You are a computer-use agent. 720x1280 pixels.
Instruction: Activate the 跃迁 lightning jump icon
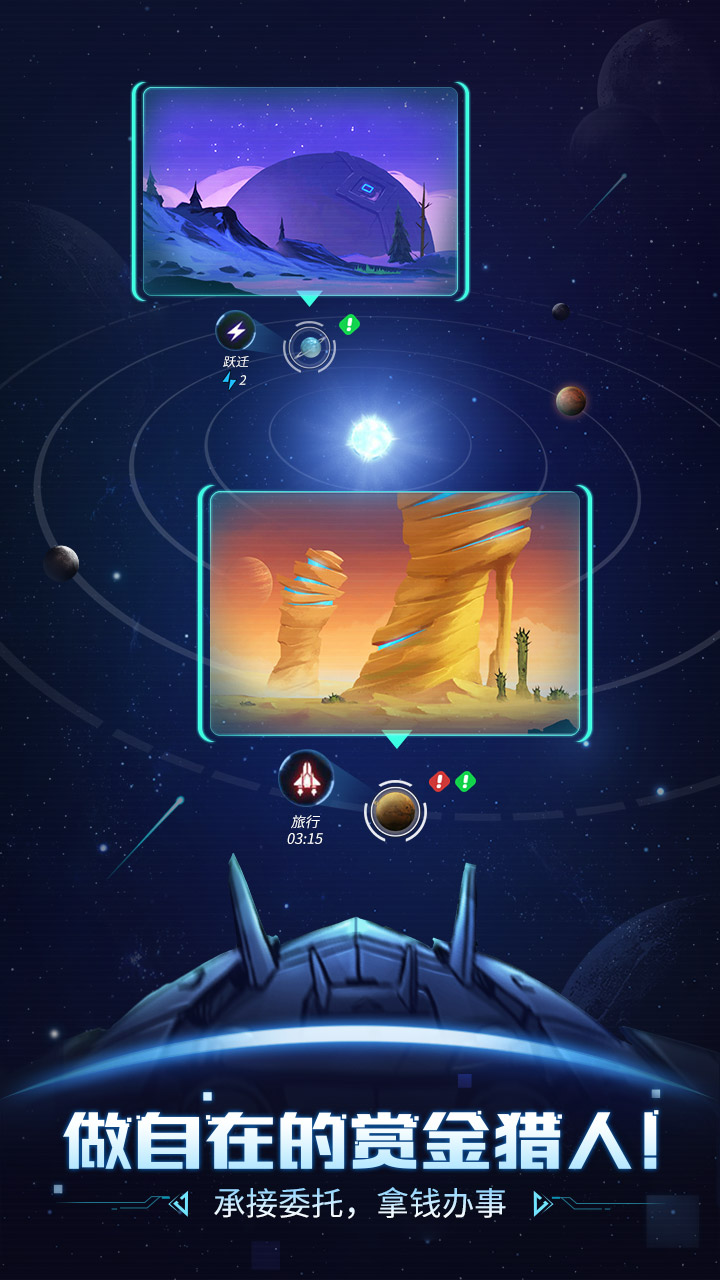pyautogui.click(x=236, y=331)
